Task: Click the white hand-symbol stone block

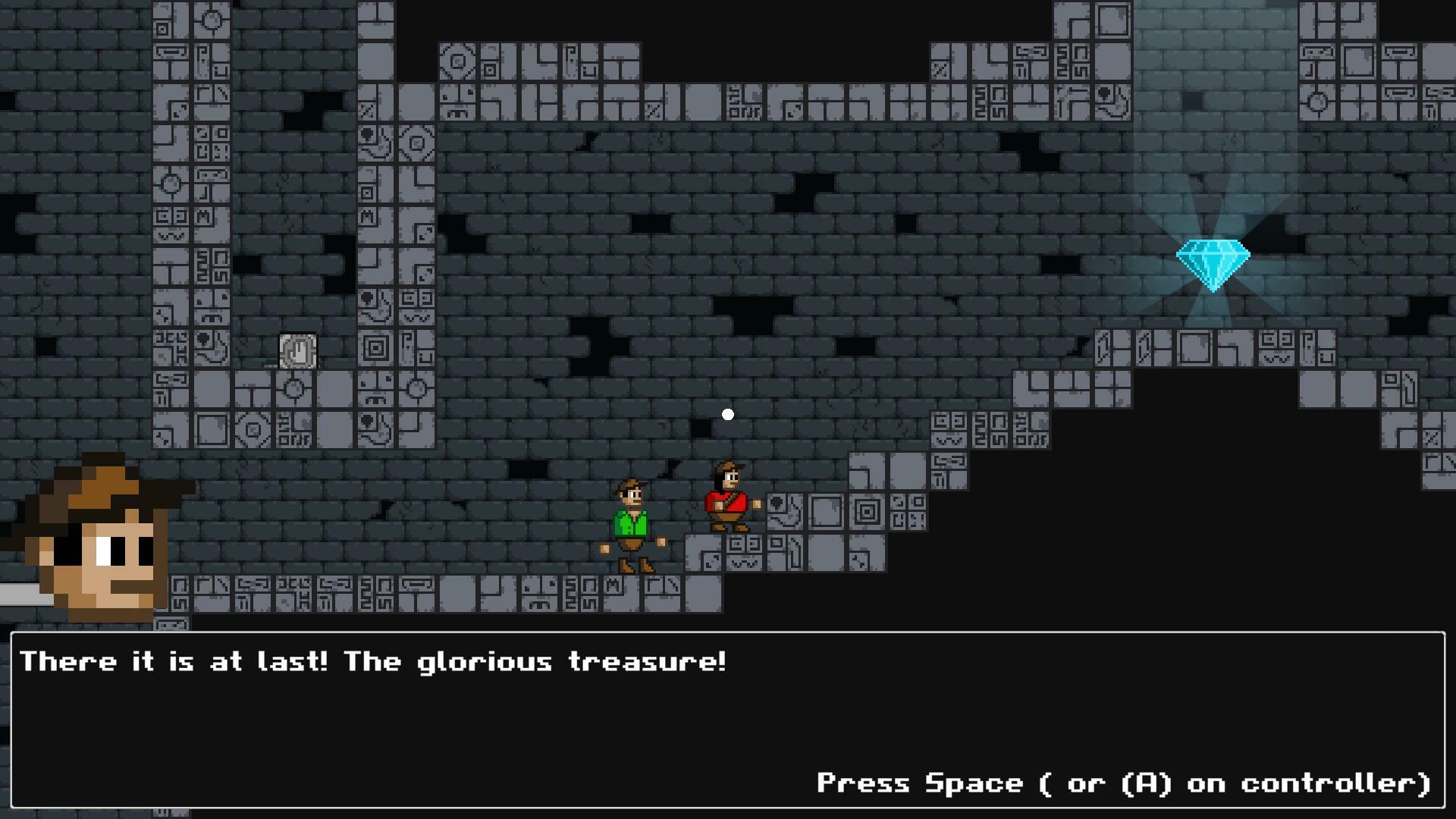Action: 298,350
